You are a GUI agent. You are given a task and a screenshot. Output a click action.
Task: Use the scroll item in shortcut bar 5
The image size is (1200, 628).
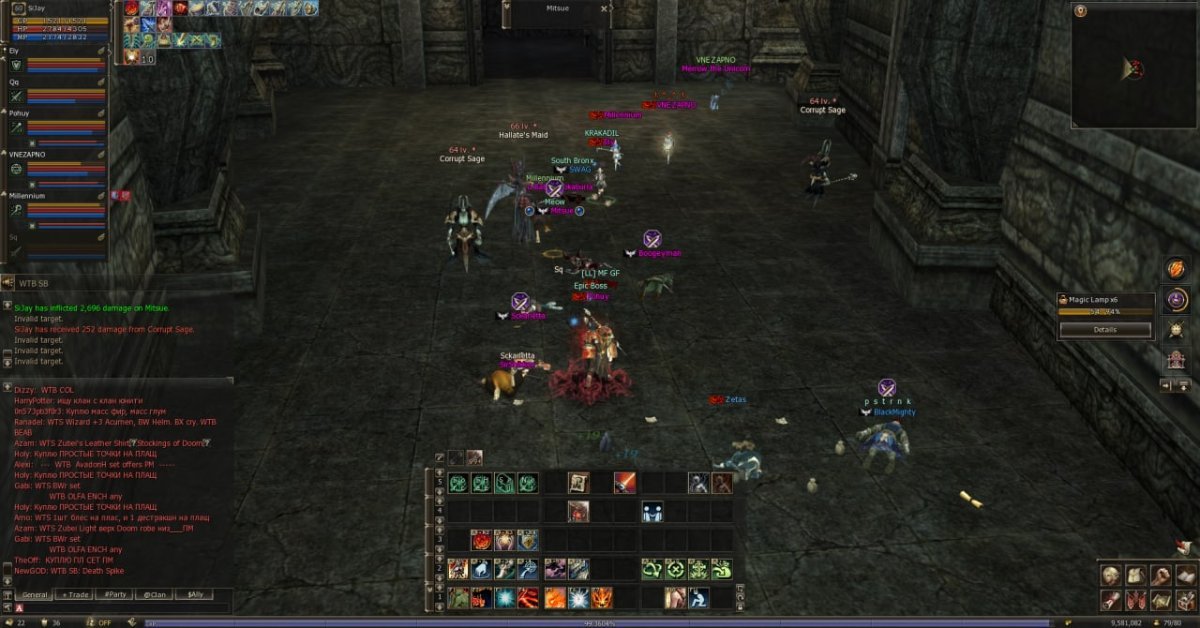pos(578,483)
